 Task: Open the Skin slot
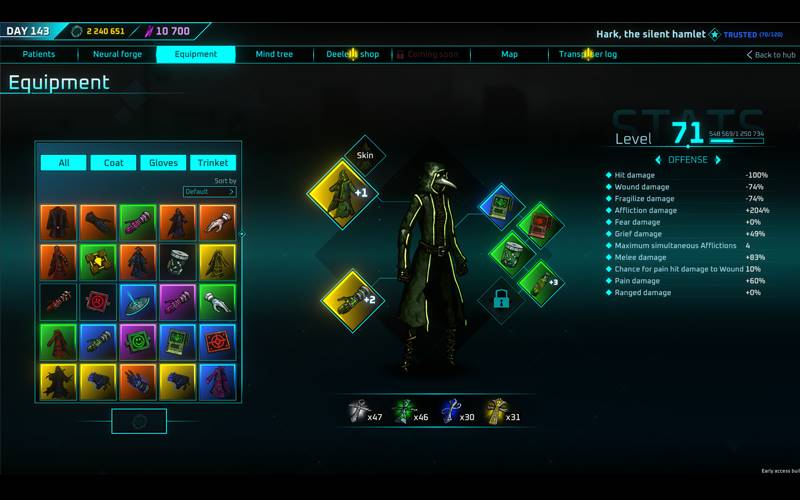(x=364, y=155)
